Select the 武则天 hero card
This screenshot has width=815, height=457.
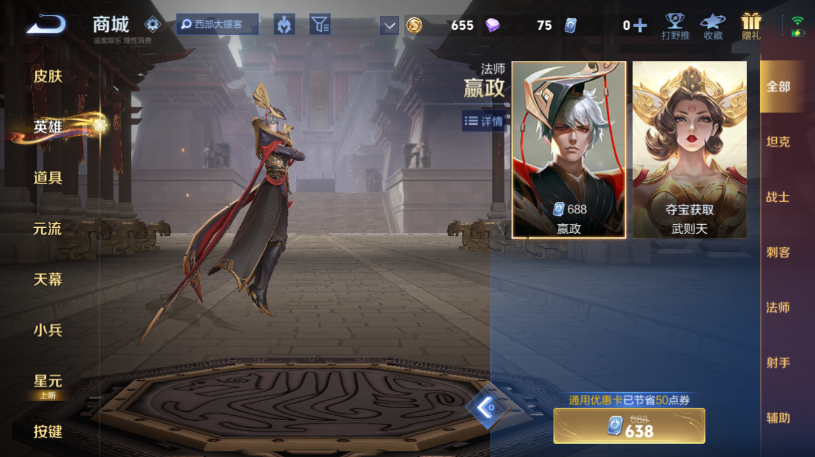tap(689, 150)
